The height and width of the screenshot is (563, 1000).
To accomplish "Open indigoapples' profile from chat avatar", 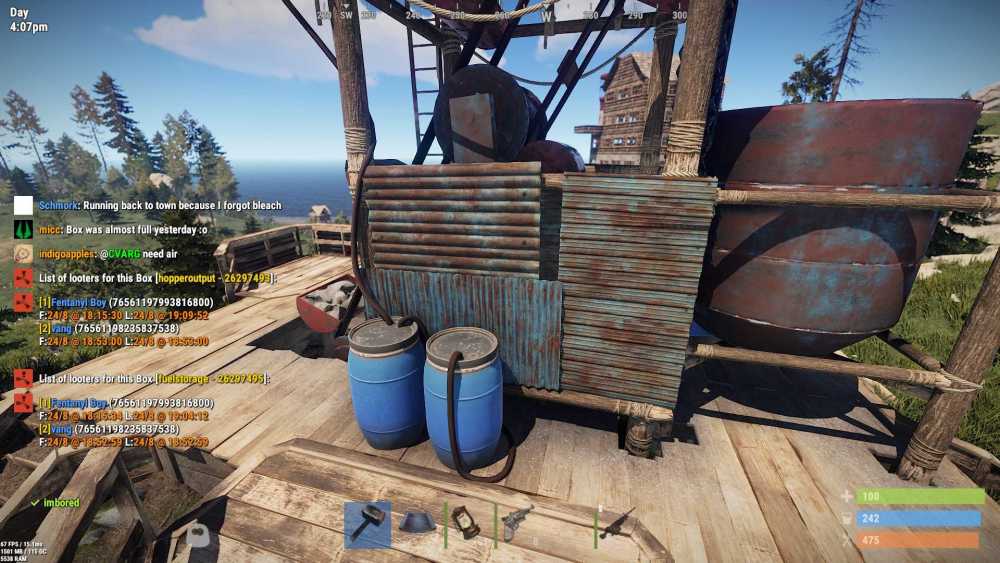I will pyautogui.click(x=23, y=253).
